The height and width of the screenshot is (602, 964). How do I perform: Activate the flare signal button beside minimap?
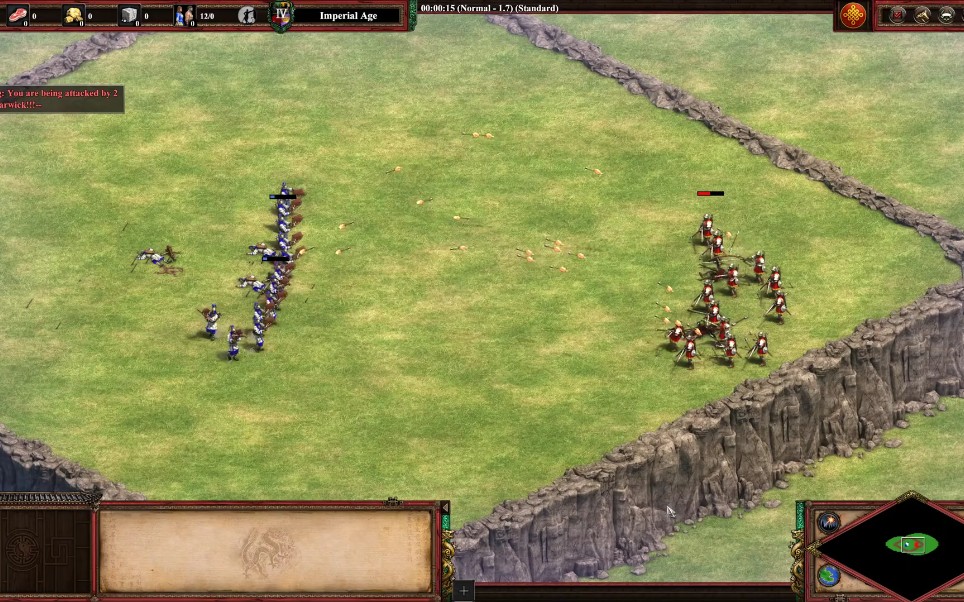tap(829, 523)
